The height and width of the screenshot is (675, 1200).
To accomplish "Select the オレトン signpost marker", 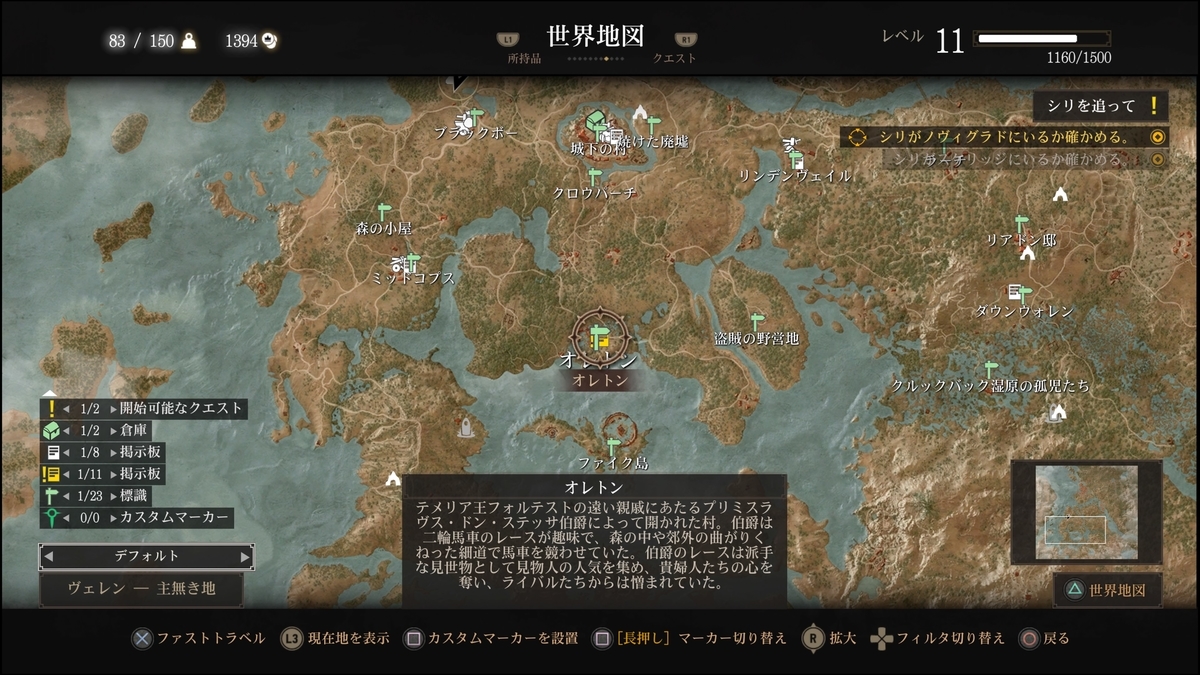I will pyautogui.click(x=599, y=336).
